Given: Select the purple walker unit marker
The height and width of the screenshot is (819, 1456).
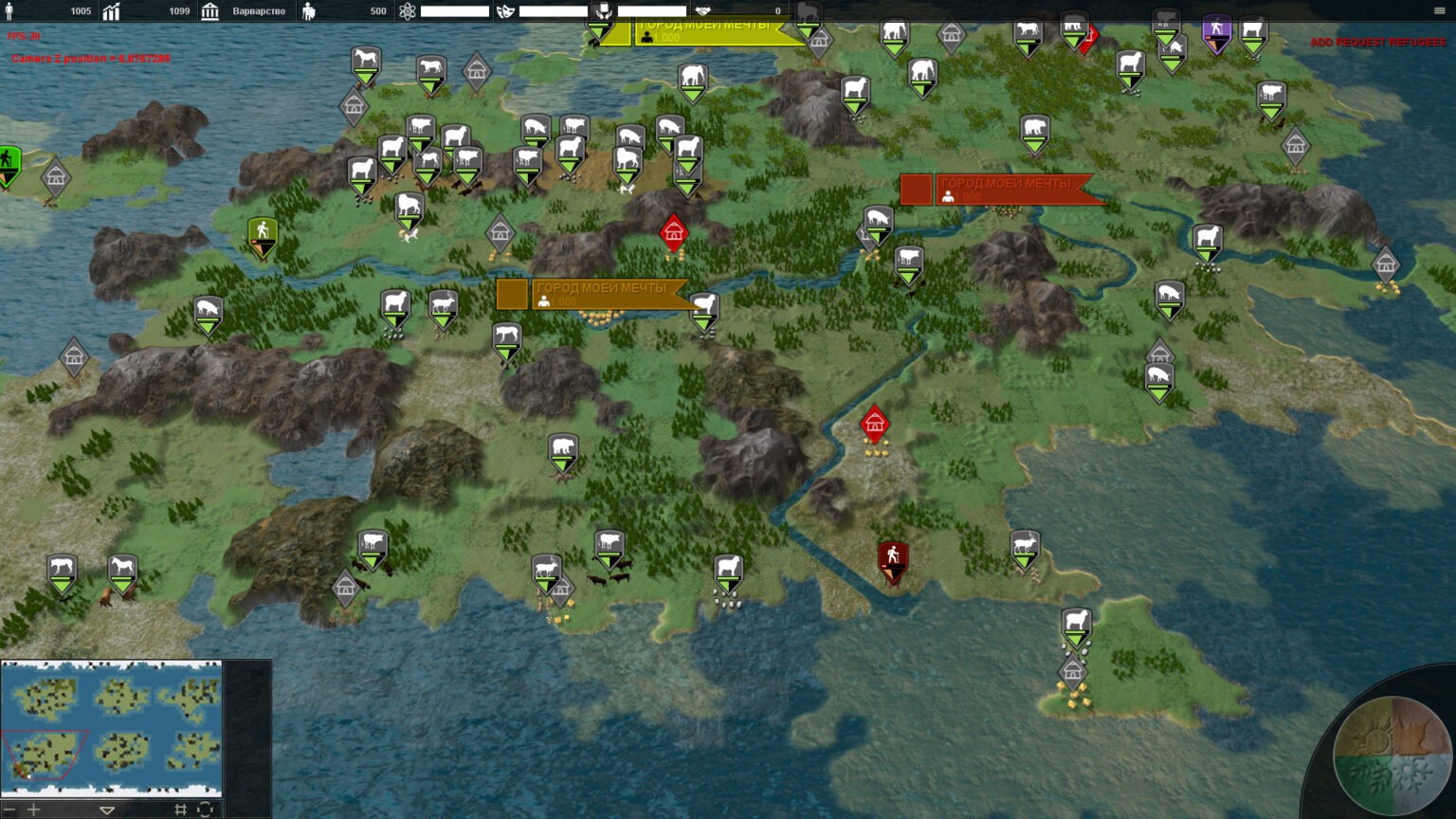Looking at the screenshot, I should (x=1216, y=31).
